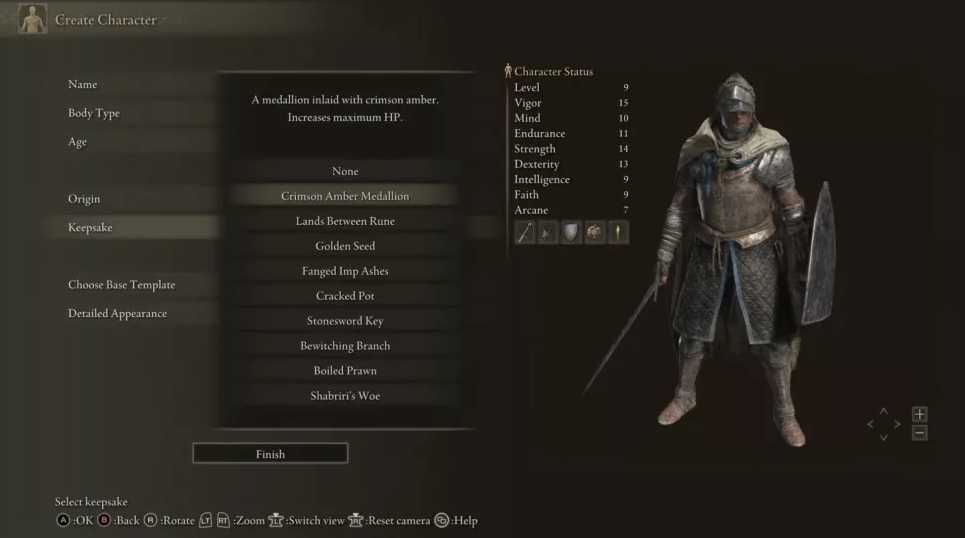This screenshot has width=965, height=538.
Task: Click the plus zoom-in camera button
Action: 920,414
